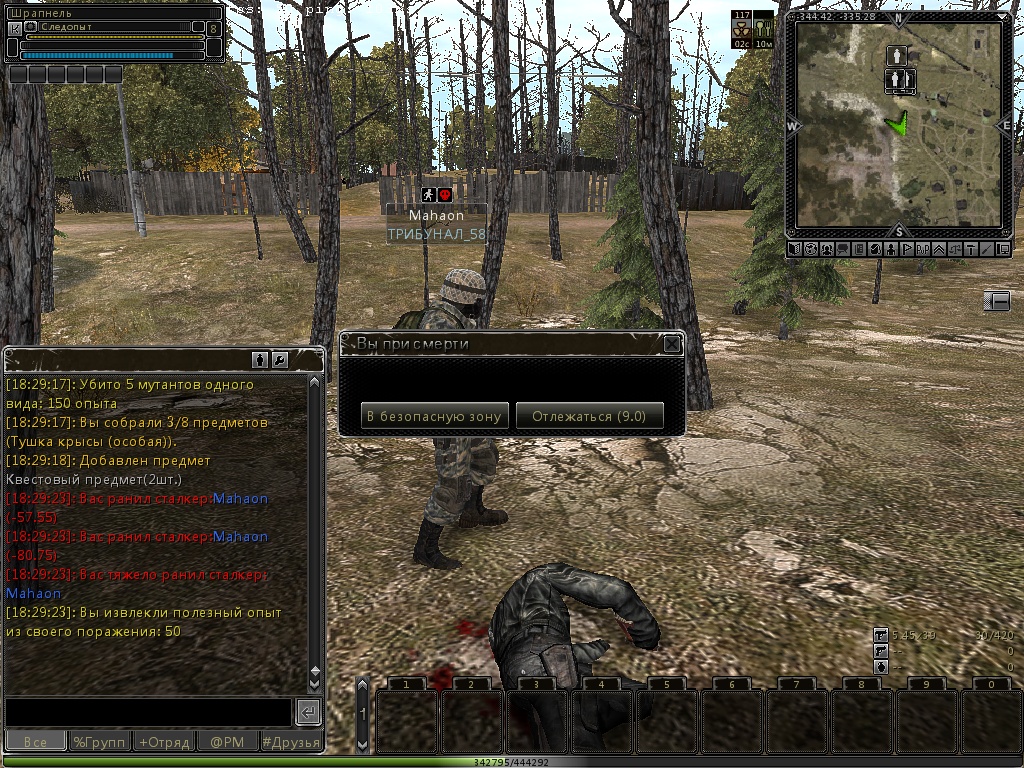Screen dimensions: 1024x768
Task: Click the "К" button beside Следопыт
Action: click(x=14, y=28)
